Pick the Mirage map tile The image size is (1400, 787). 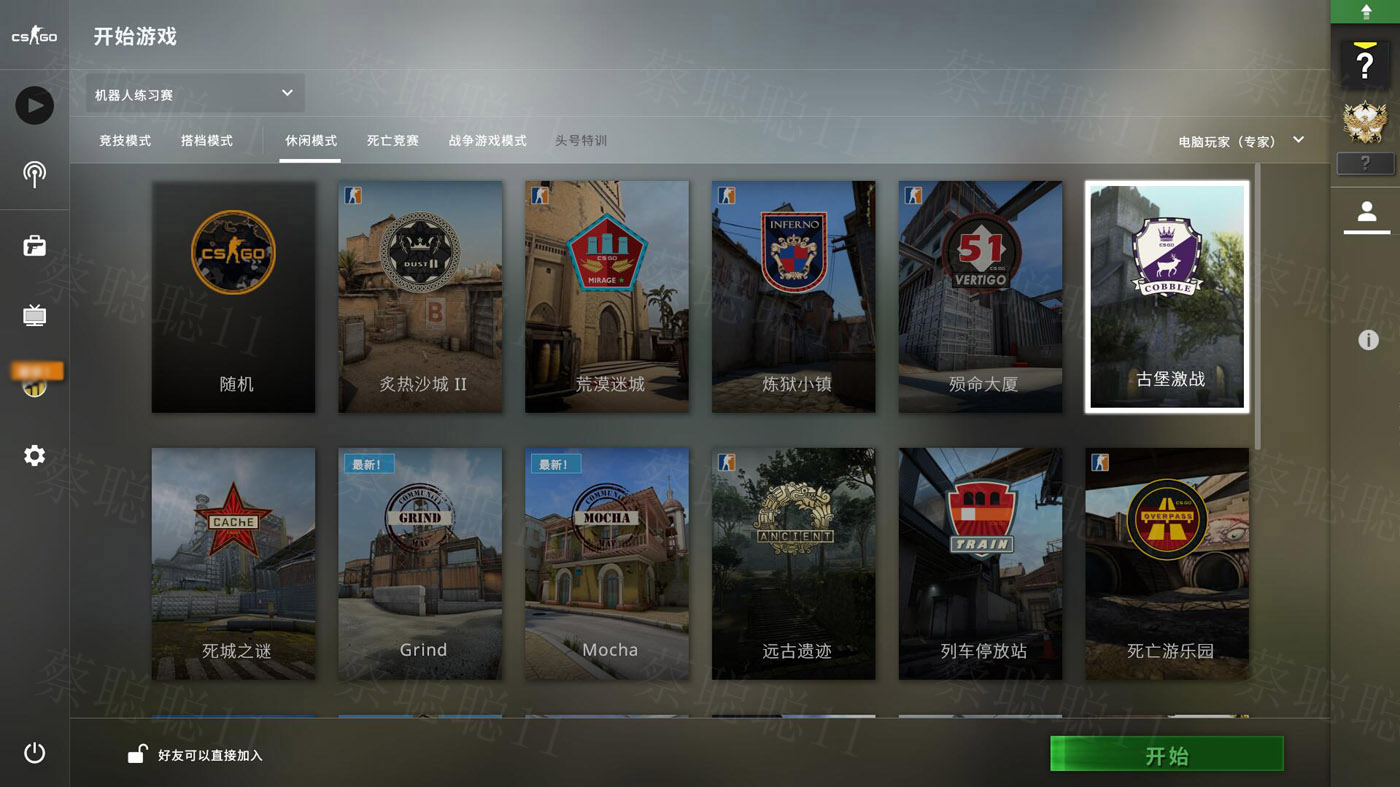[607, 296]
